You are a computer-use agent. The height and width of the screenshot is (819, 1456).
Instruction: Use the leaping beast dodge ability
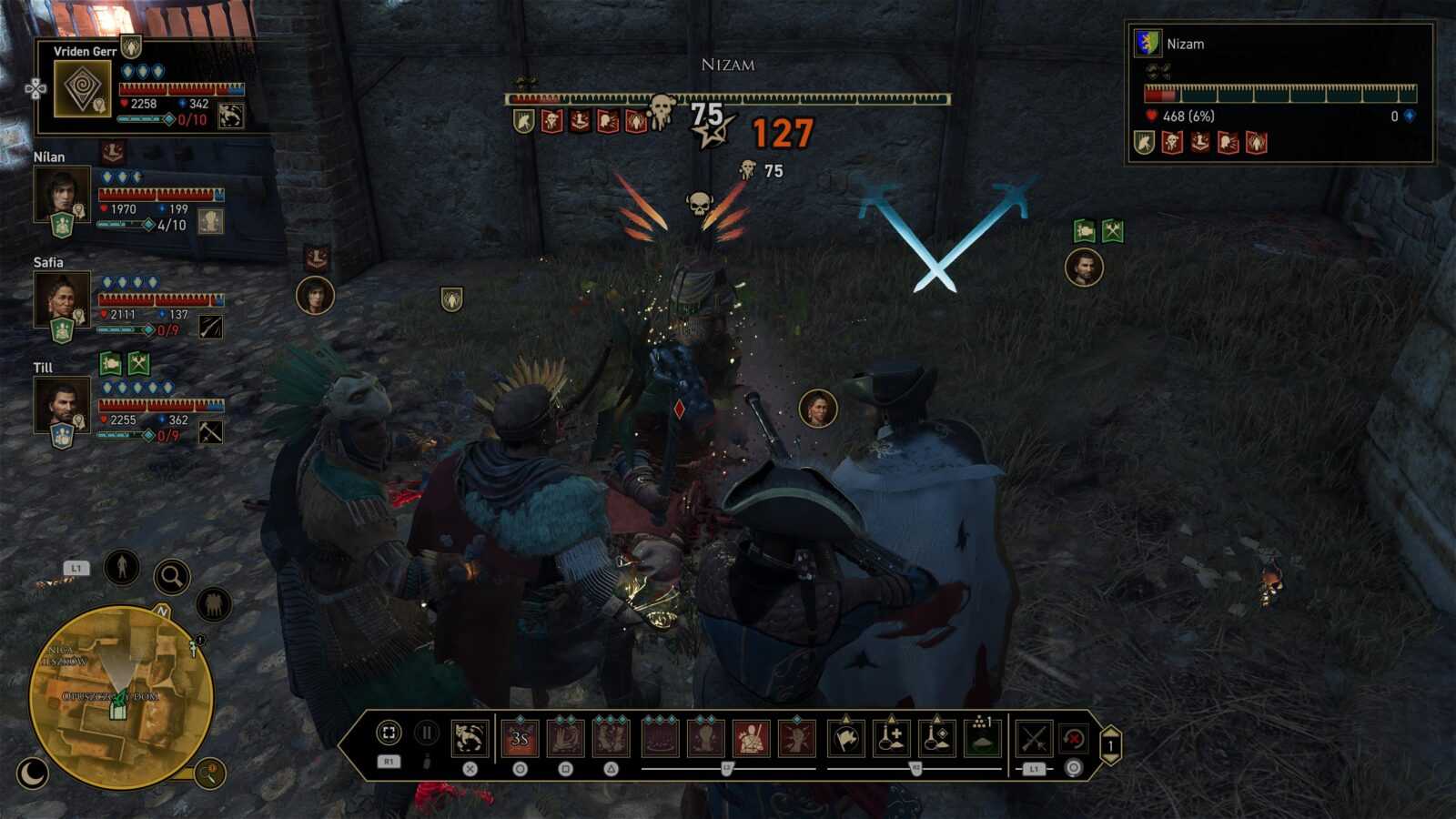470,738
